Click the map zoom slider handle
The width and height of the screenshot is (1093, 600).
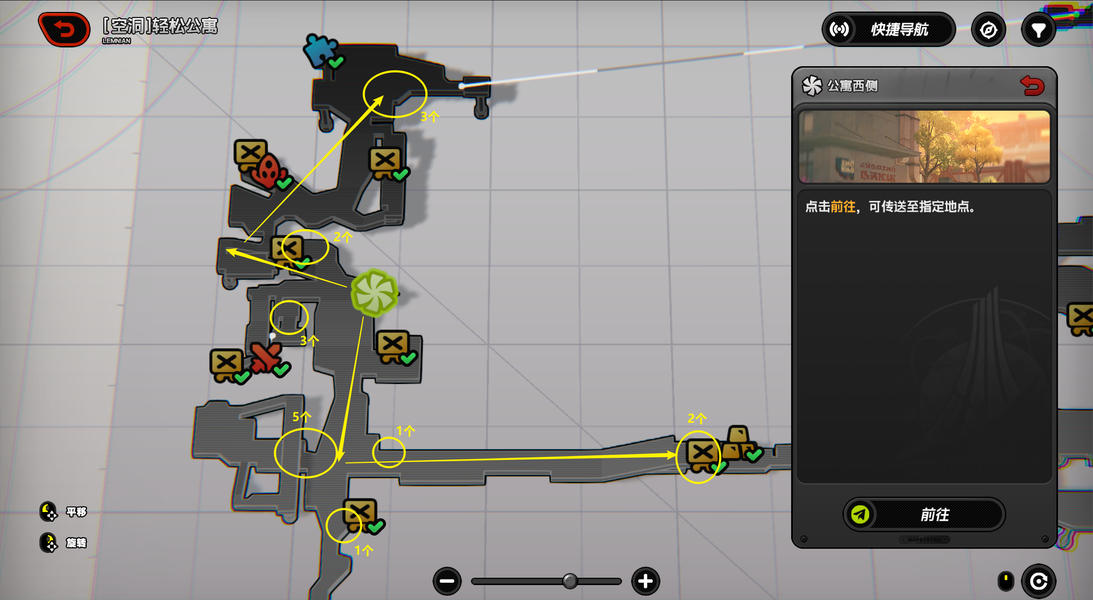coord(570,581)
